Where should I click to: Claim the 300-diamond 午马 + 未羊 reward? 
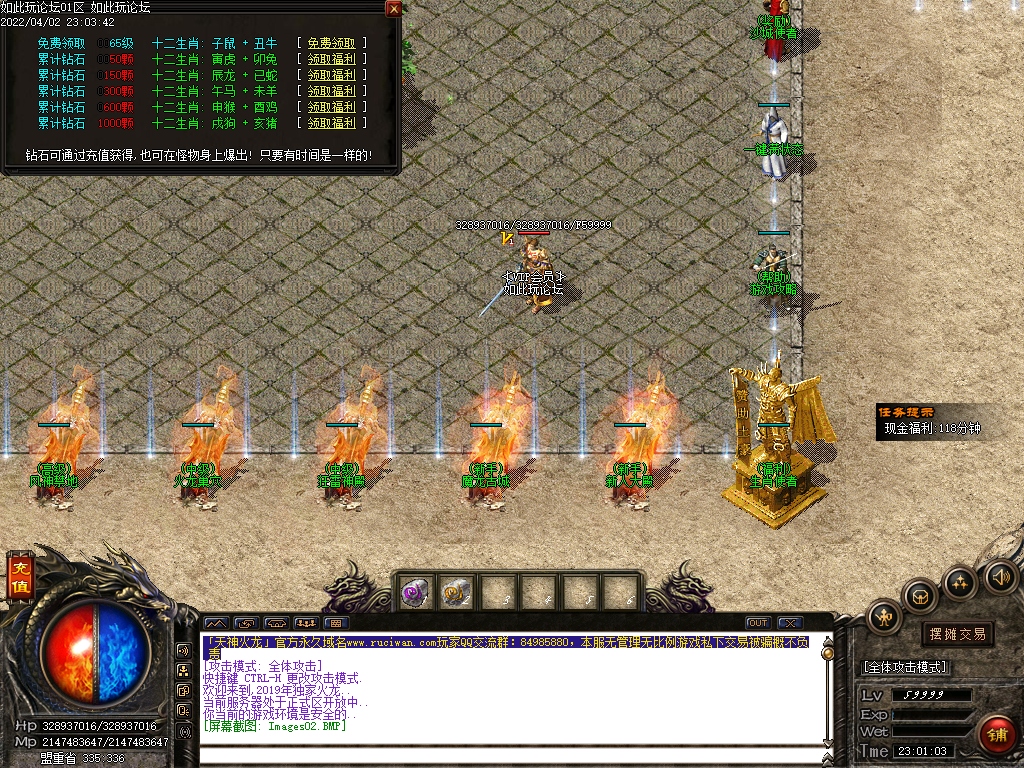331,91
